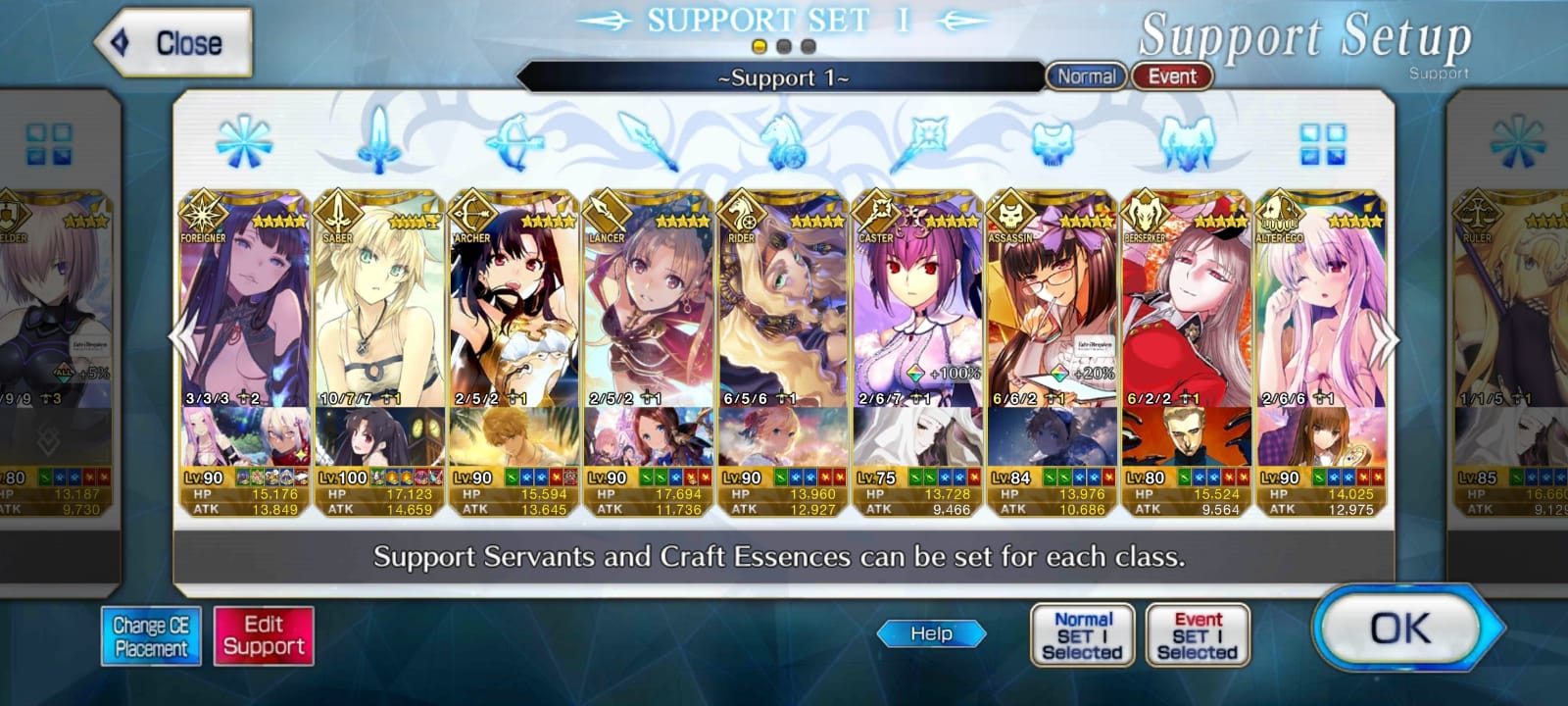The width and height of the screenshot is (1568, 706).
Task: Show previous support set with left arrow
Action: pyautogui.click(x=182, y=340)
